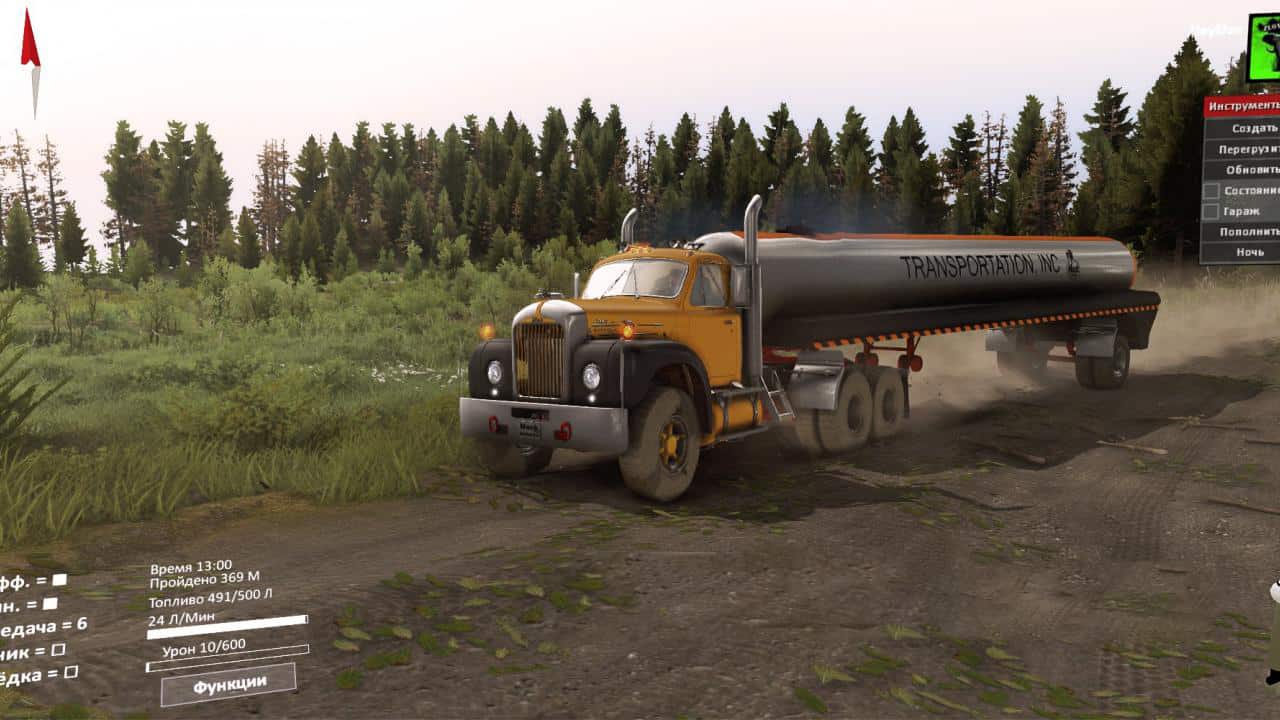Open the Функции menu button
This screenshot has width=1280, height=720.
pyautogui.click(x=229, y=684)
